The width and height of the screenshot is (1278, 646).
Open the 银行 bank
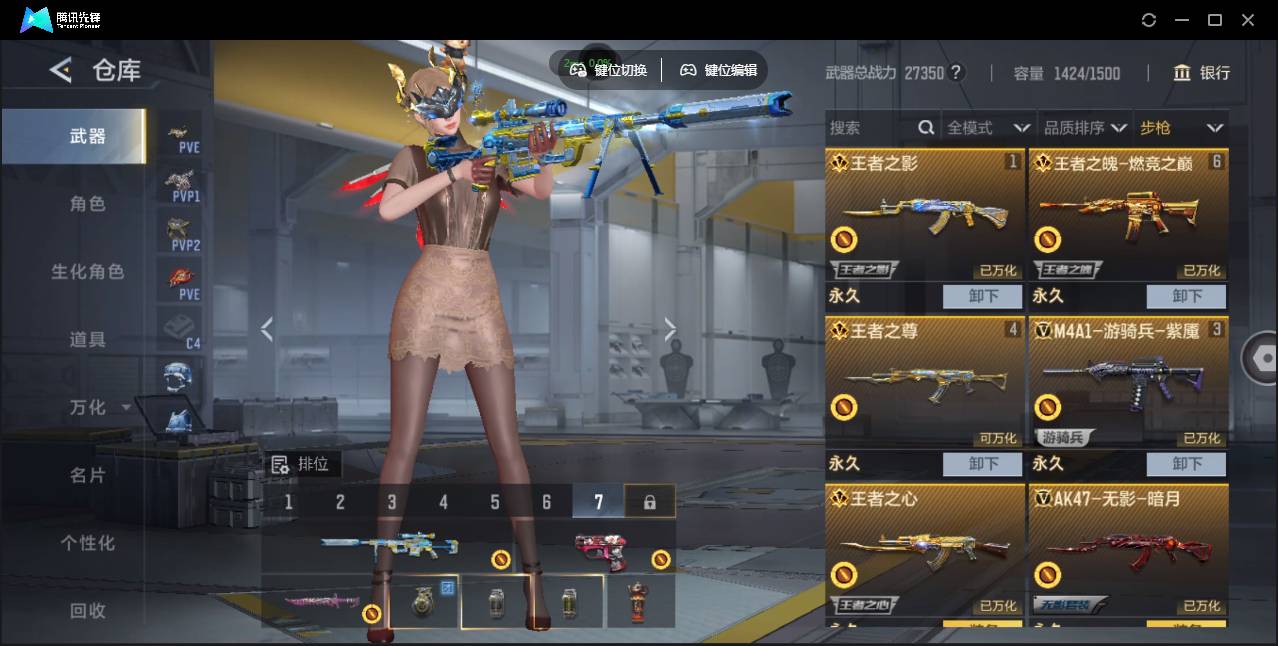[1202, 73]
